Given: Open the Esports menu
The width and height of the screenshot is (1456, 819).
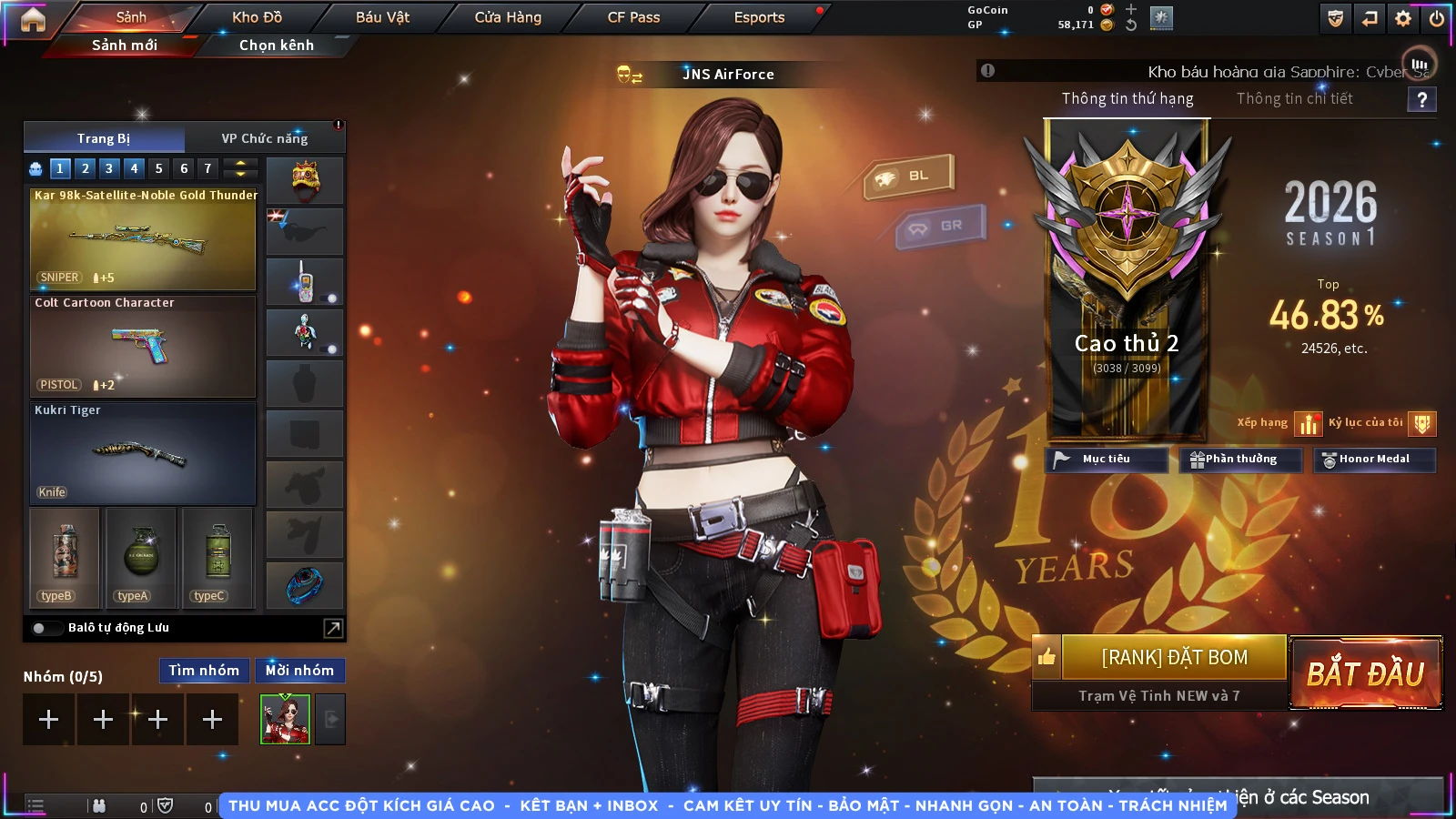Looking at the screenshot, I should [759, 17].
